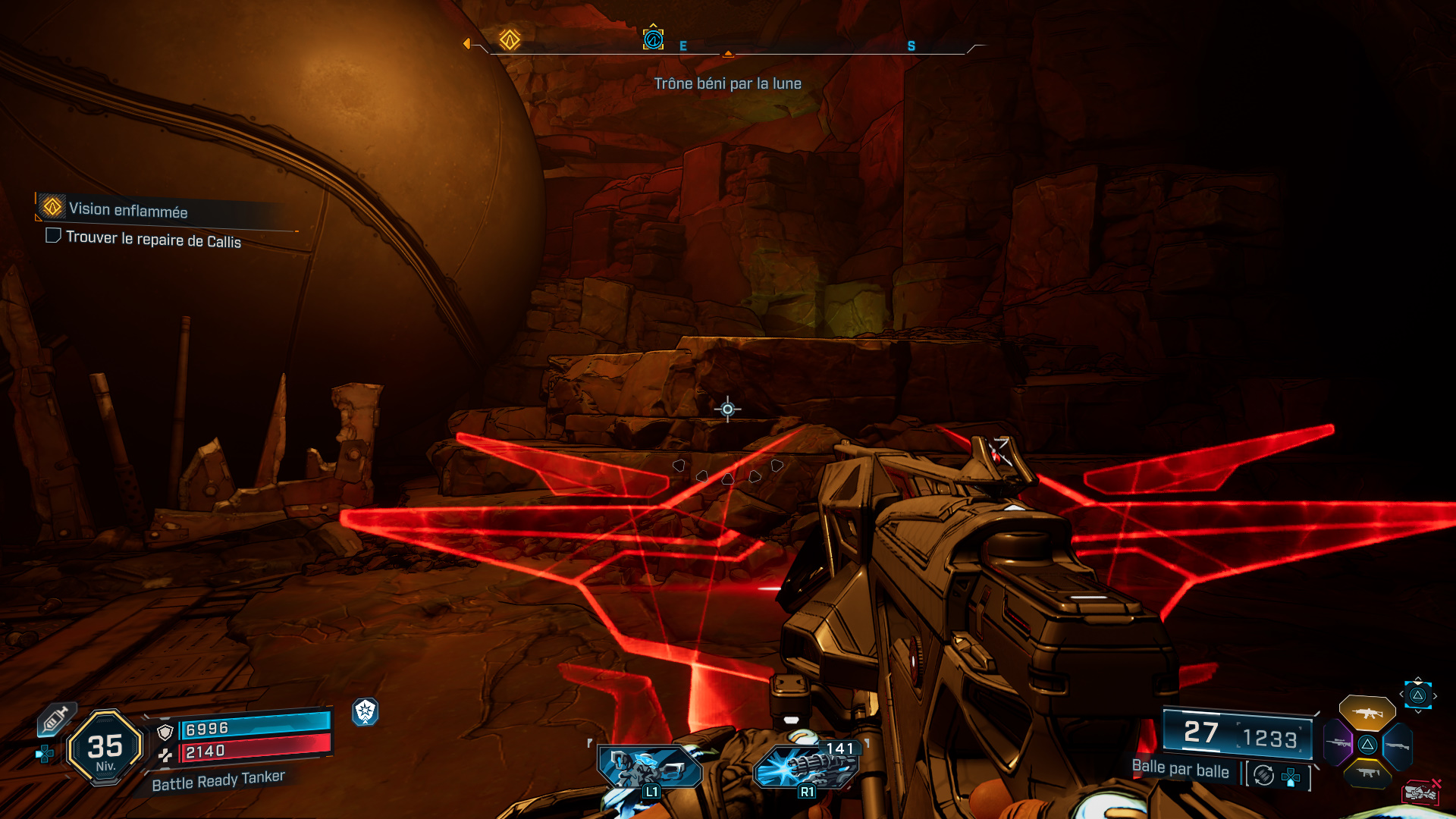
Task: Use the repair kit syringe icon
Action: coord(56,719)
